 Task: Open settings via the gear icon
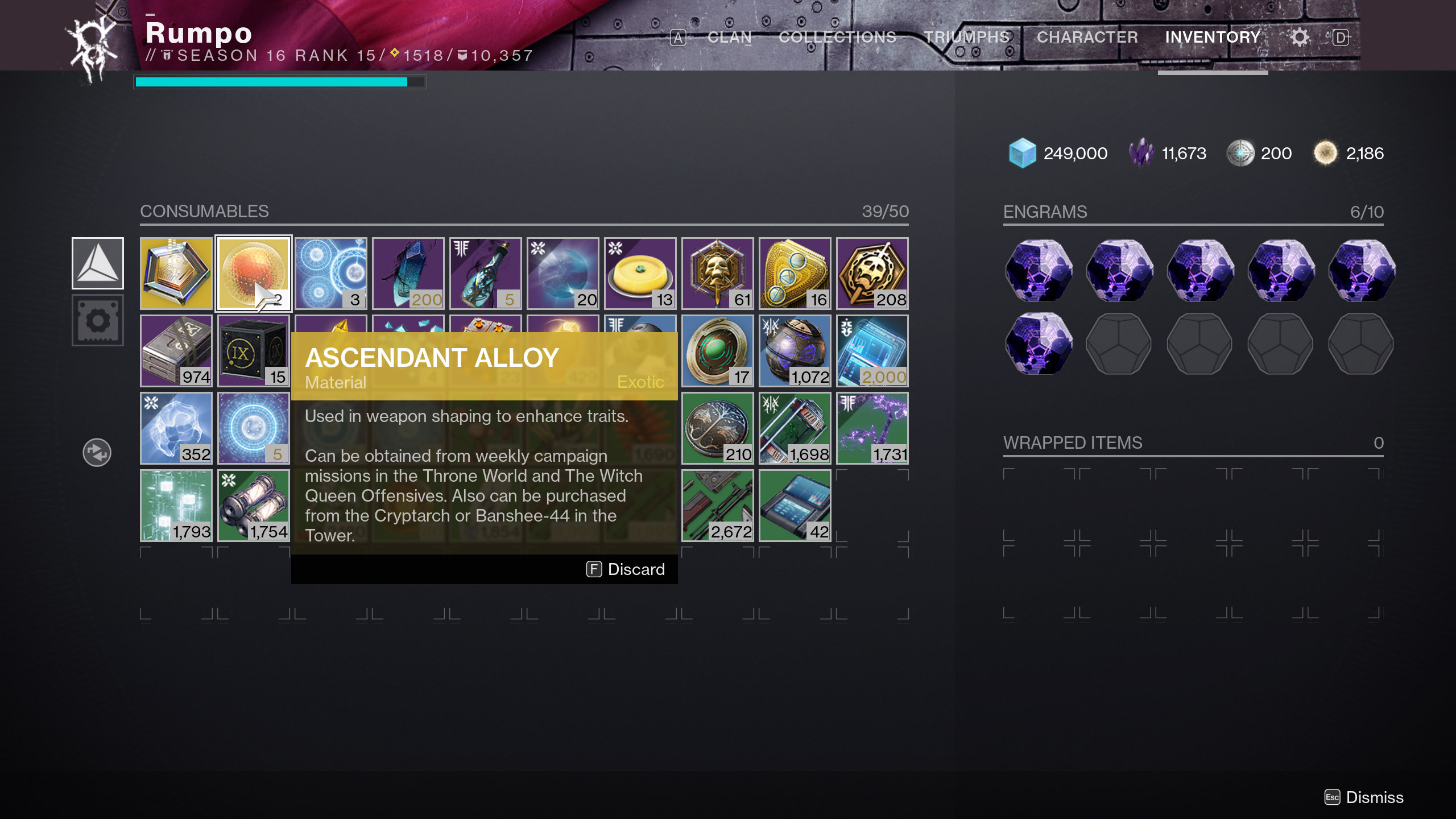pyautogui.click(x=1299, y=38)
